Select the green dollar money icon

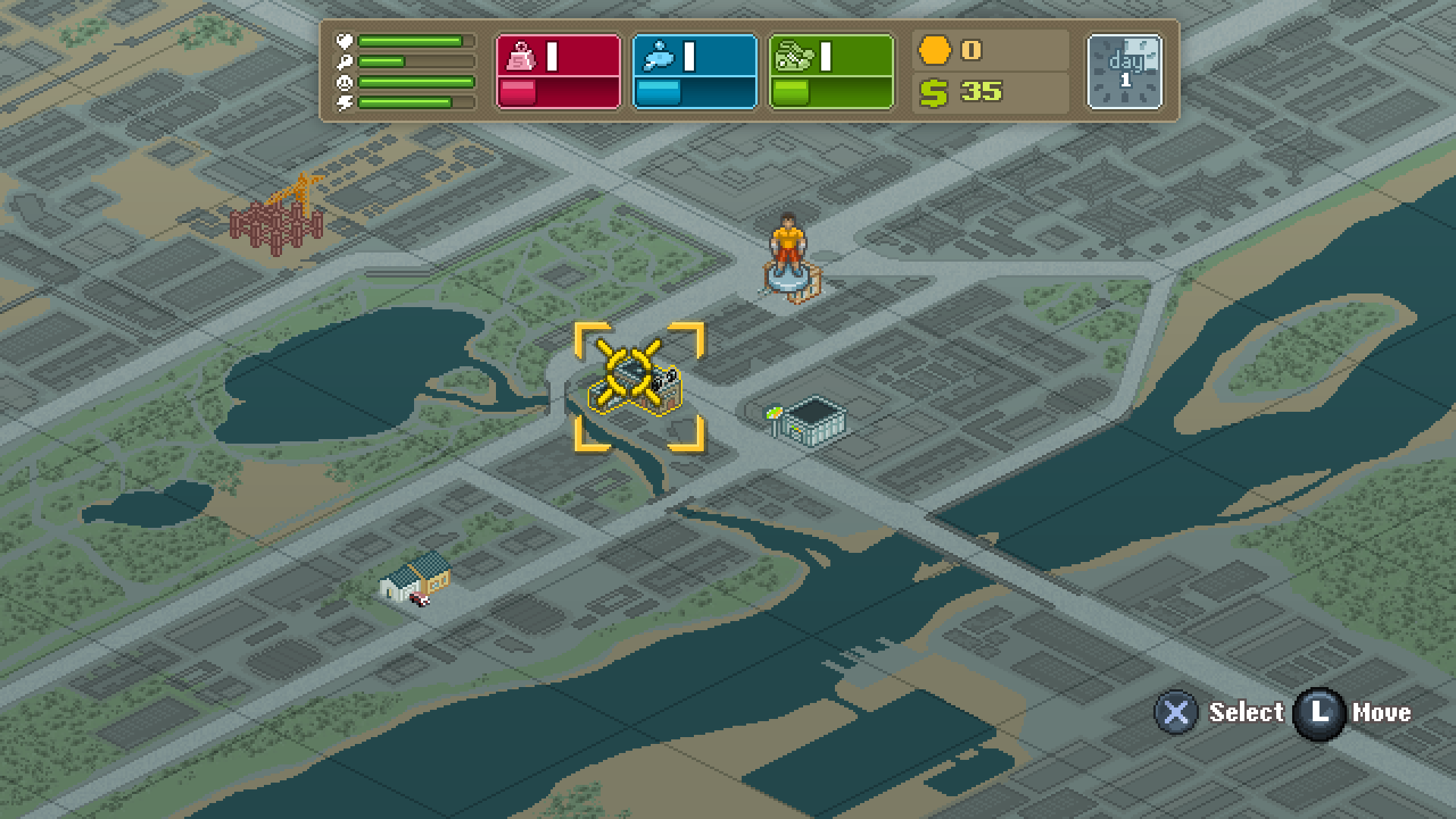pos(935,94)
